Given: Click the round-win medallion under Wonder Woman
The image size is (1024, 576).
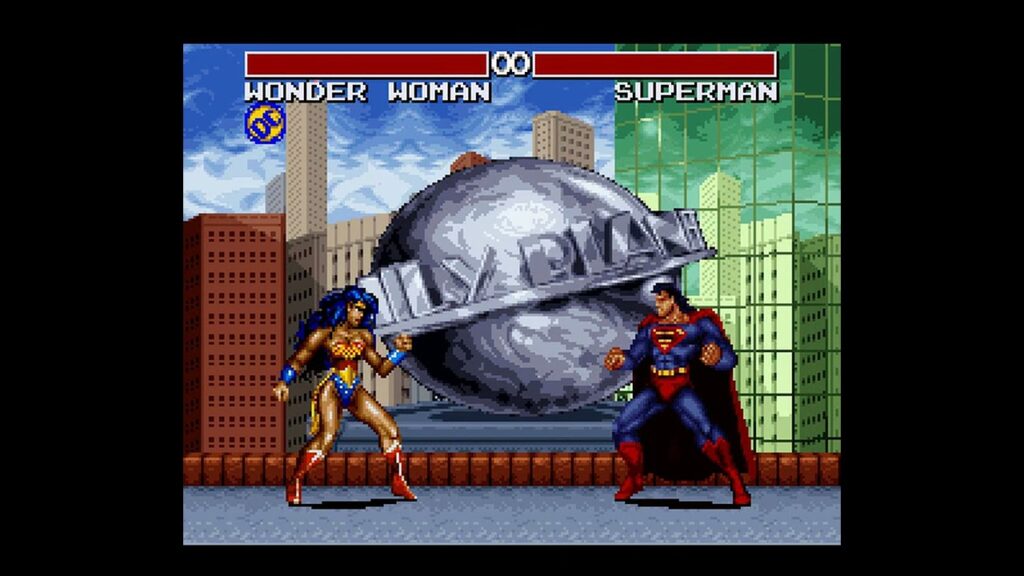Looking at the screenshot, I should [x=265, y=123].
